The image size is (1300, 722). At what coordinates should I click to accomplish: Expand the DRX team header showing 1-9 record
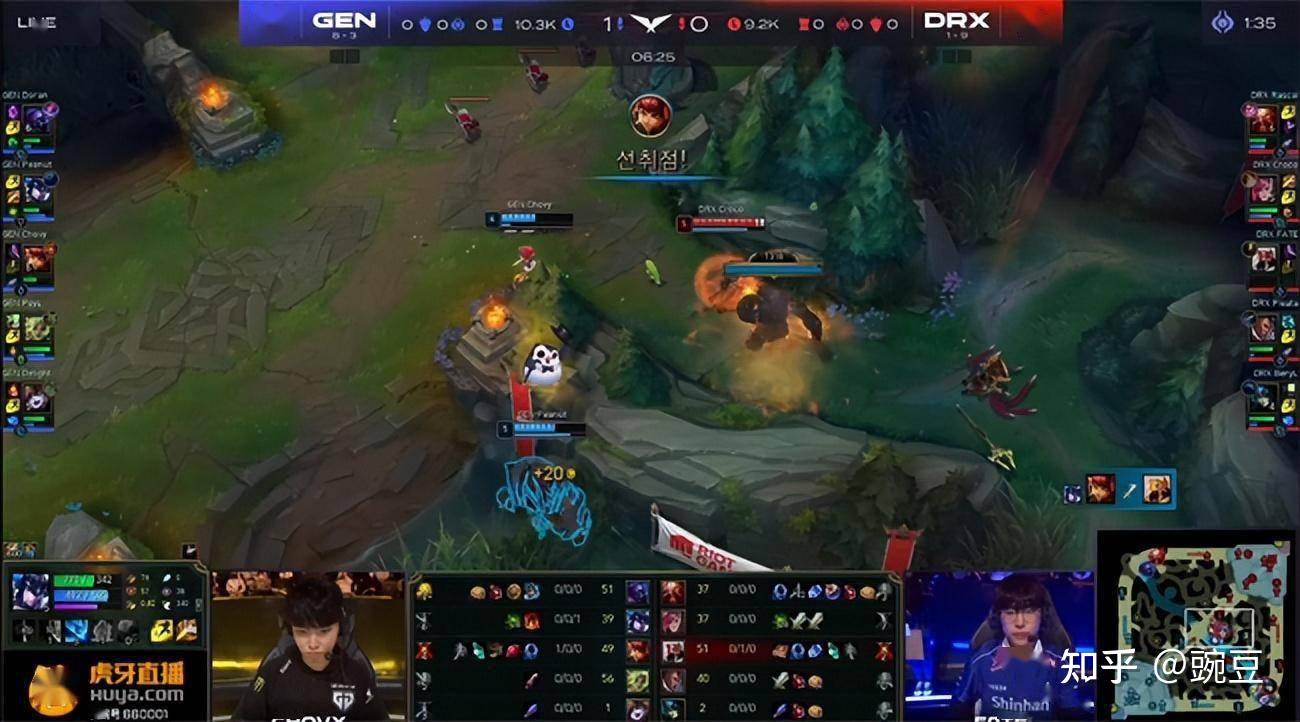955,18
